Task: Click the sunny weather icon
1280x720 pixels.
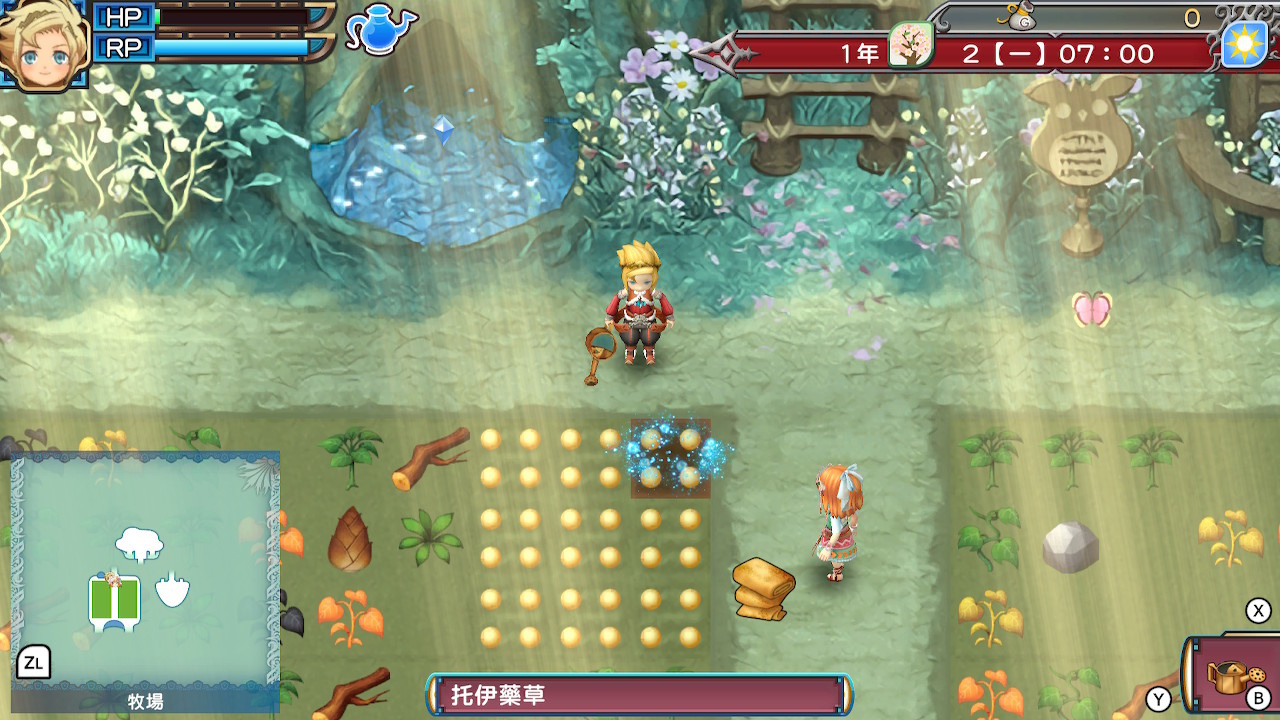Action: coord(1244,45)
